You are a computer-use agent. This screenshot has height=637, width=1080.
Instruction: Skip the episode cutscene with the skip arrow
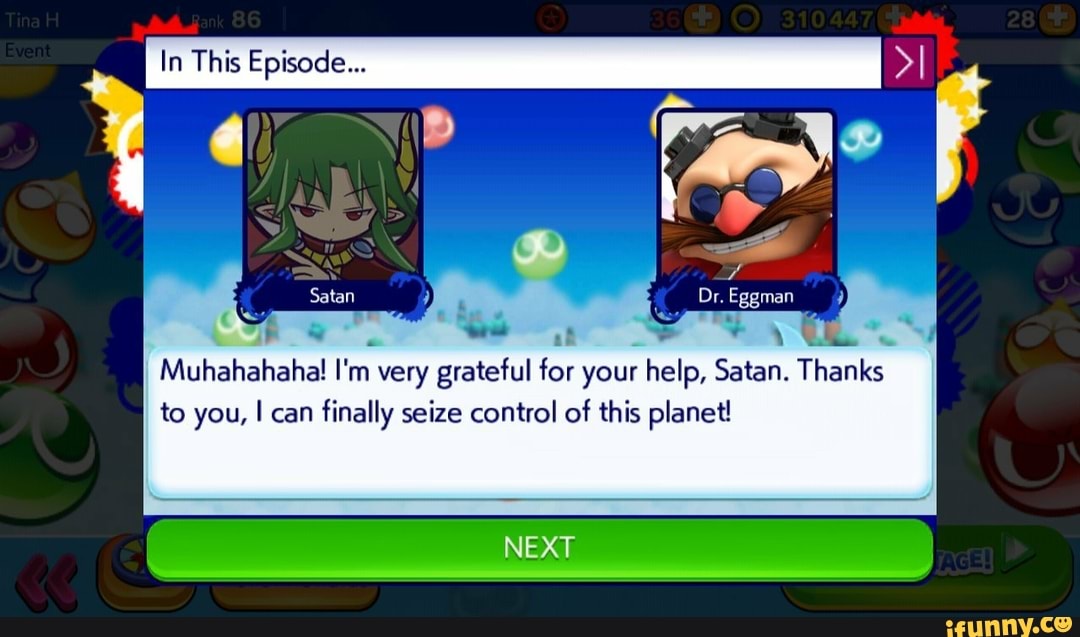point(908,63)
